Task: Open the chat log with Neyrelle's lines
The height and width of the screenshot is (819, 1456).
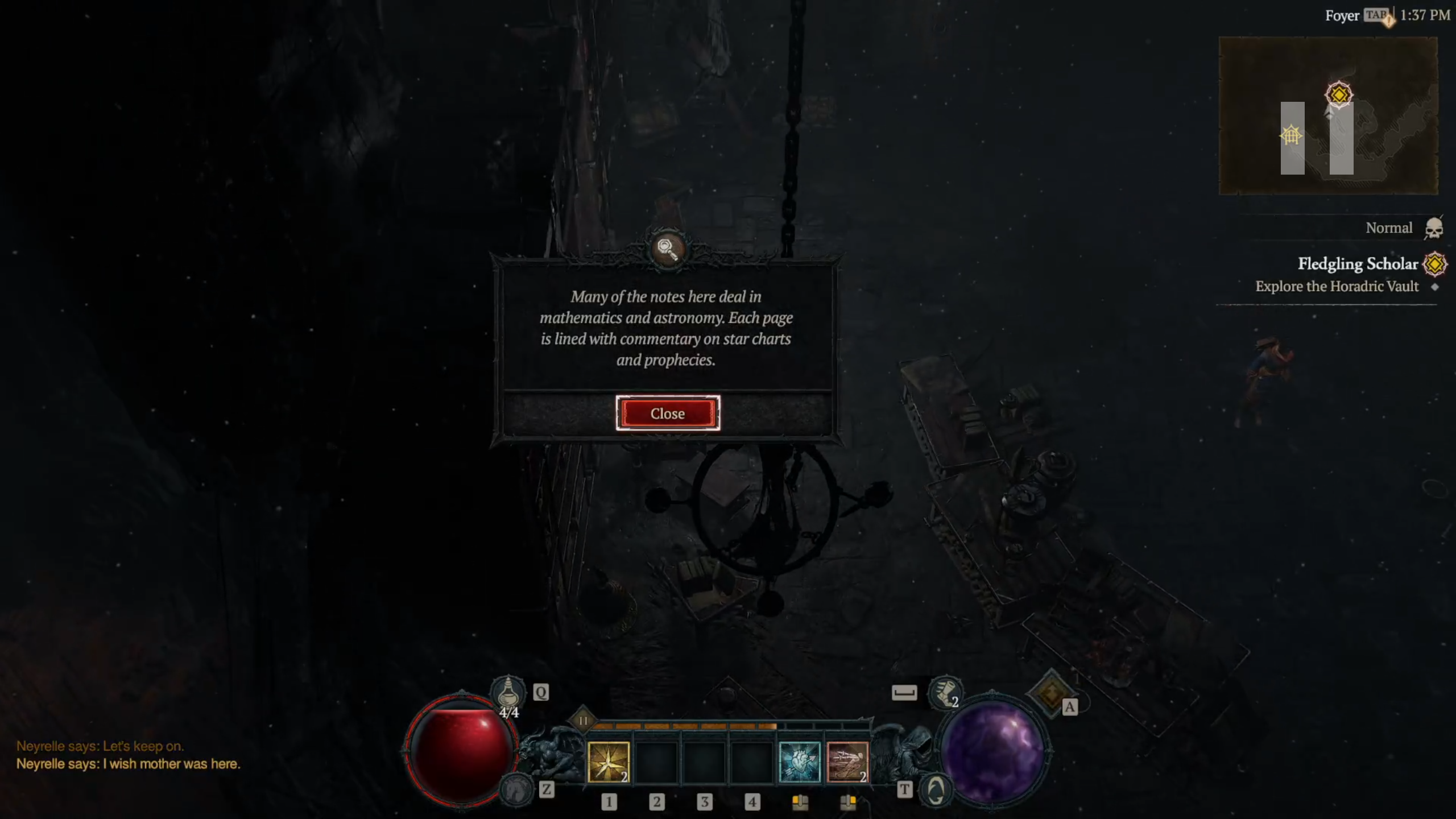Action: [128, 755]
